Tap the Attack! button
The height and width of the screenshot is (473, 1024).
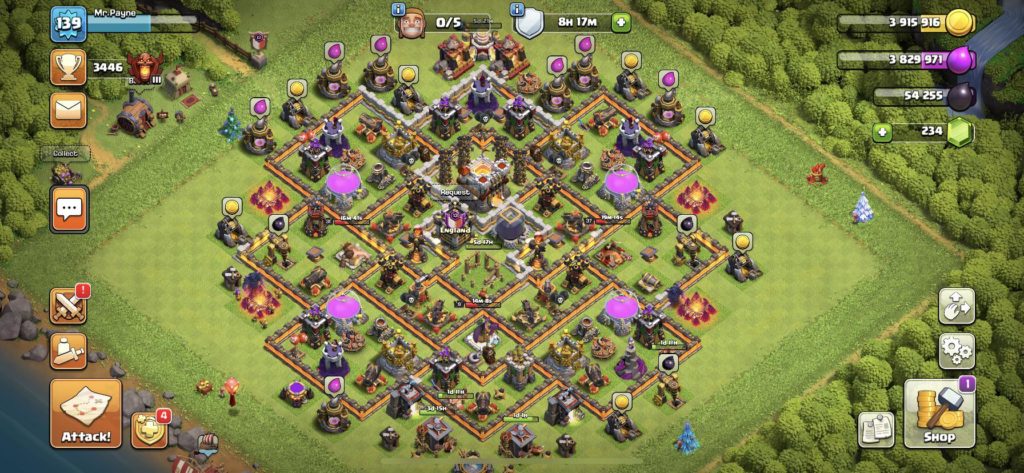point(85,412)
